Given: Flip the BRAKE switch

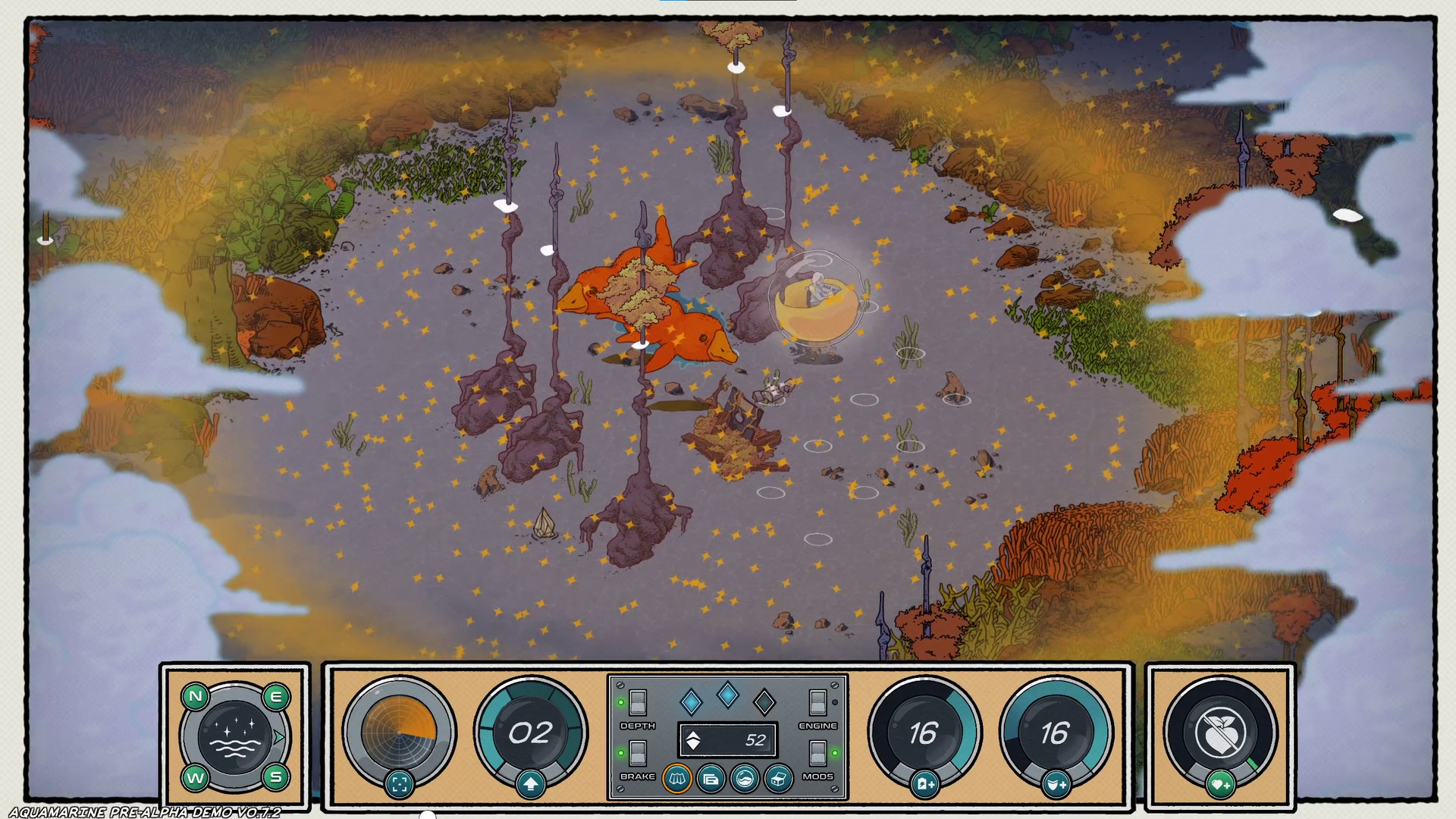Looking at the screenshot, I should point(638,753).
